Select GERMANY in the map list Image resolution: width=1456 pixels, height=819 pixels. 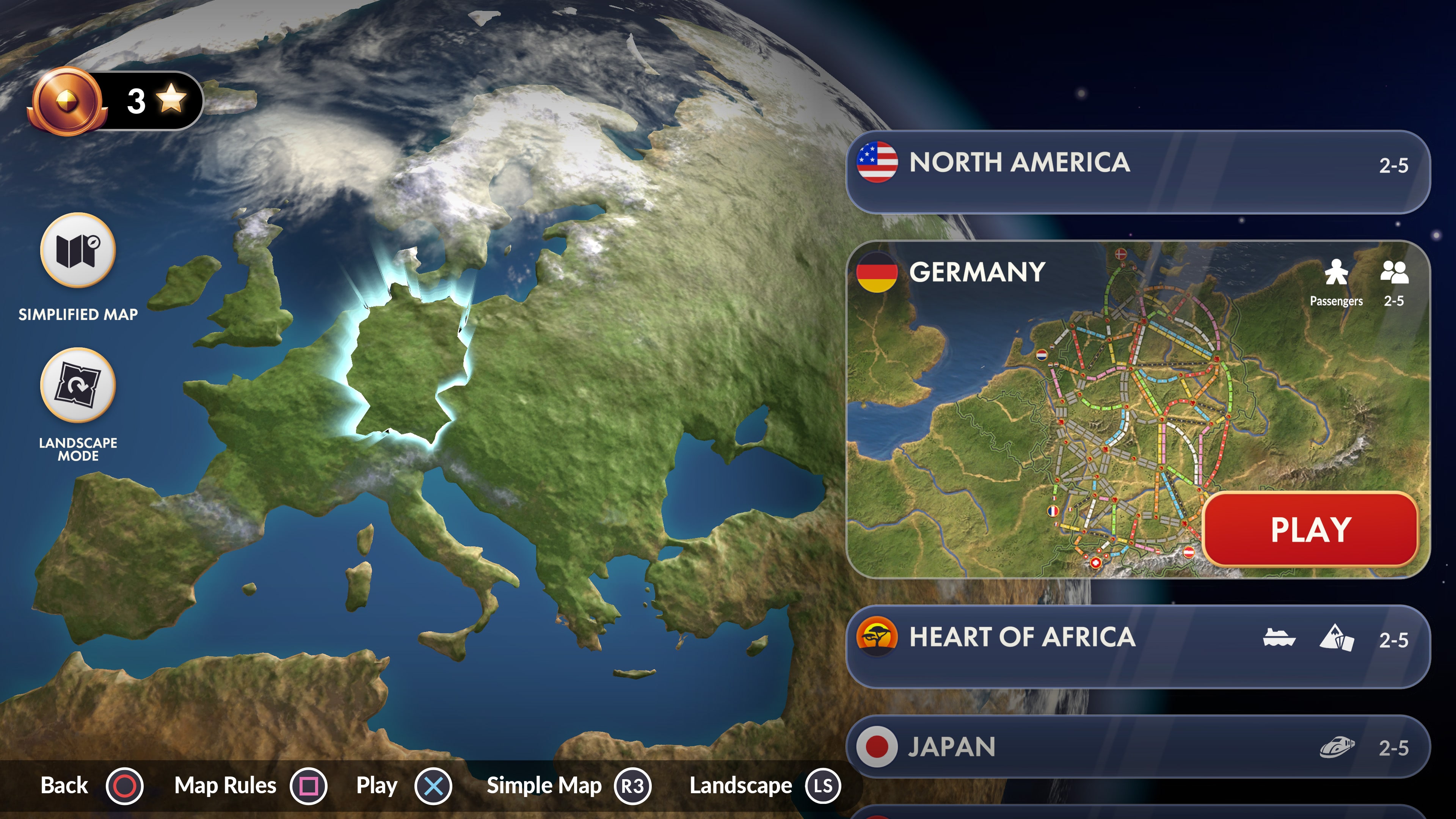coord(978,273)
